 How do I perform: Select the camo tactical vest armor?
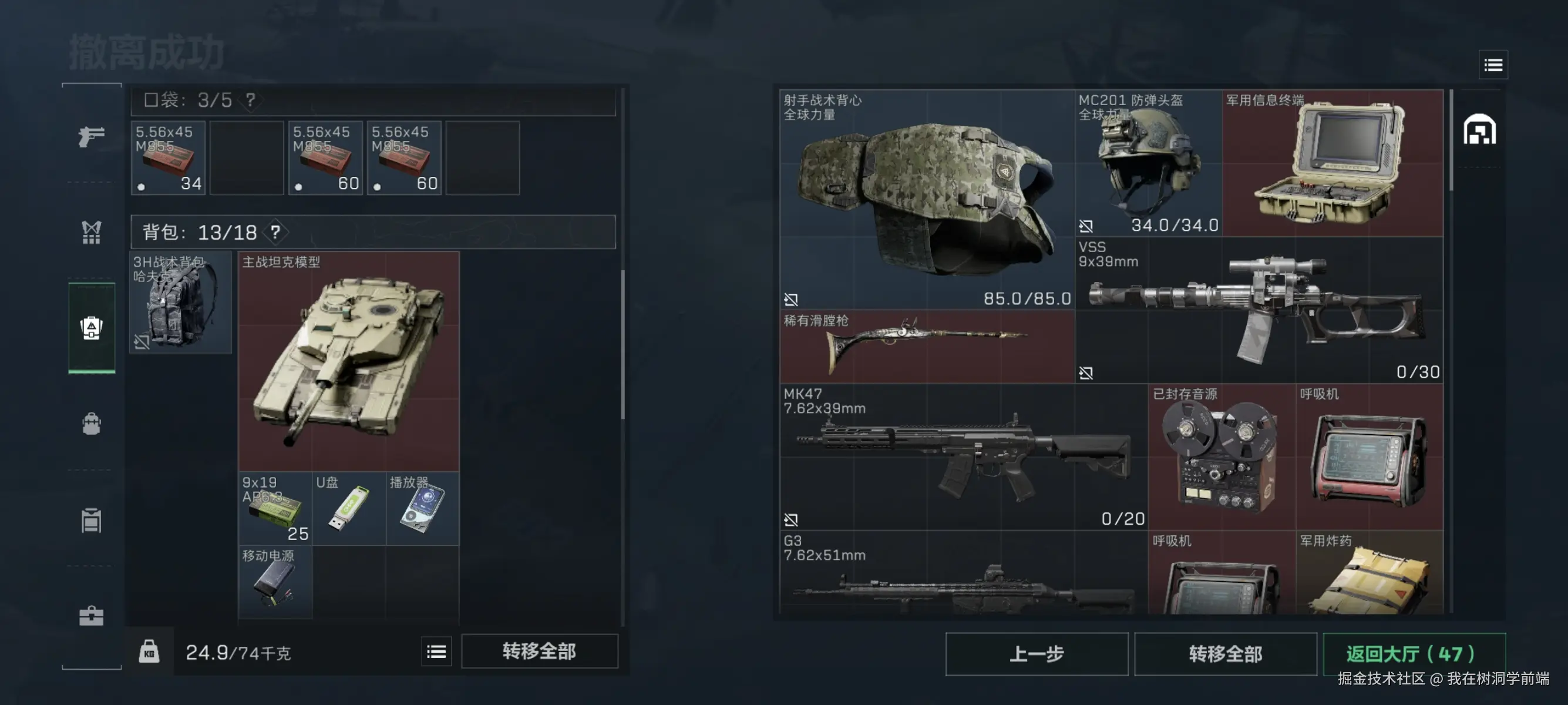coord(927,199)
